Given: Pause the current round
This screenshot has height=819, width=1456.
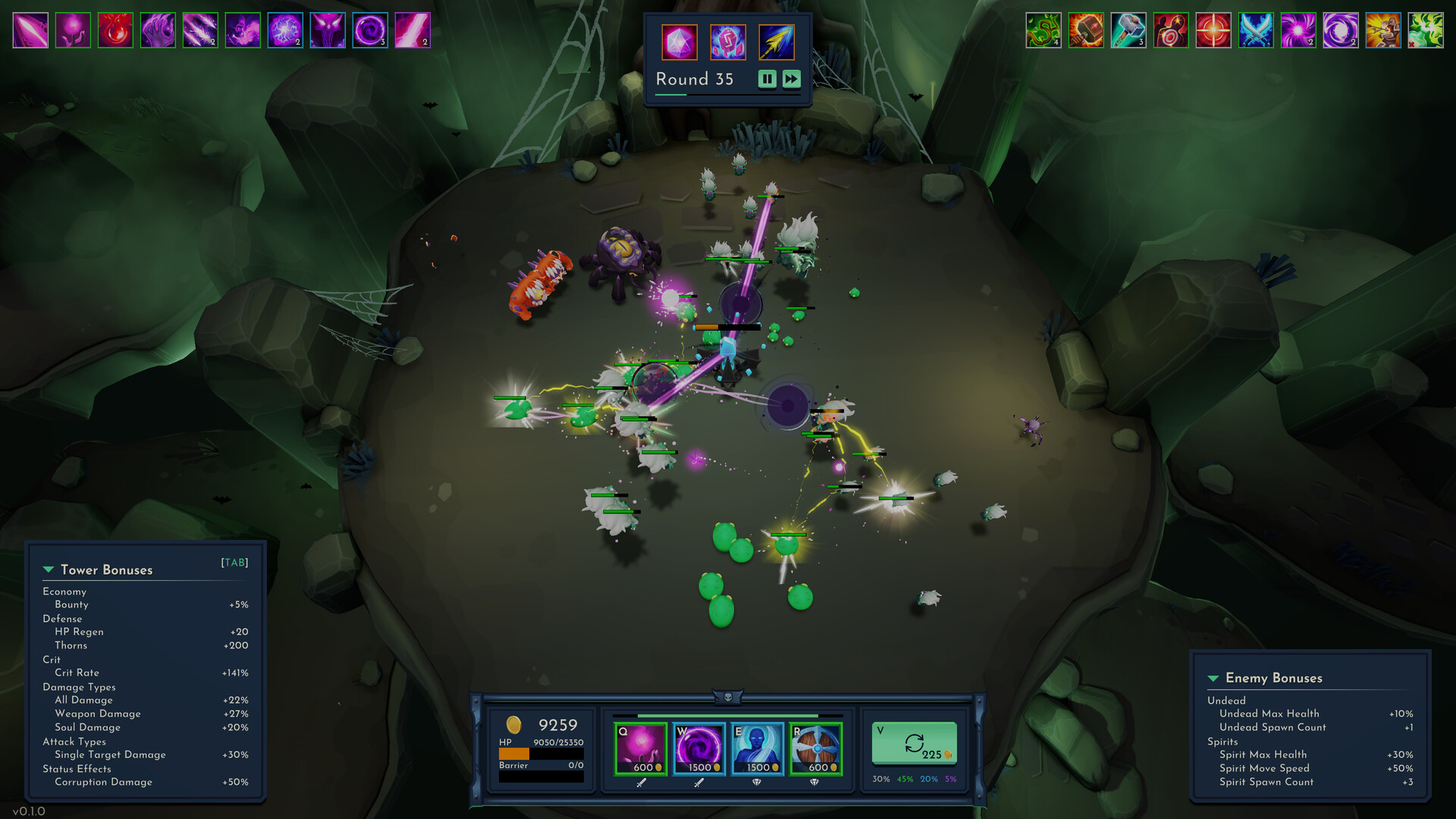Looking at the screenshot, I should click(767, 79).
